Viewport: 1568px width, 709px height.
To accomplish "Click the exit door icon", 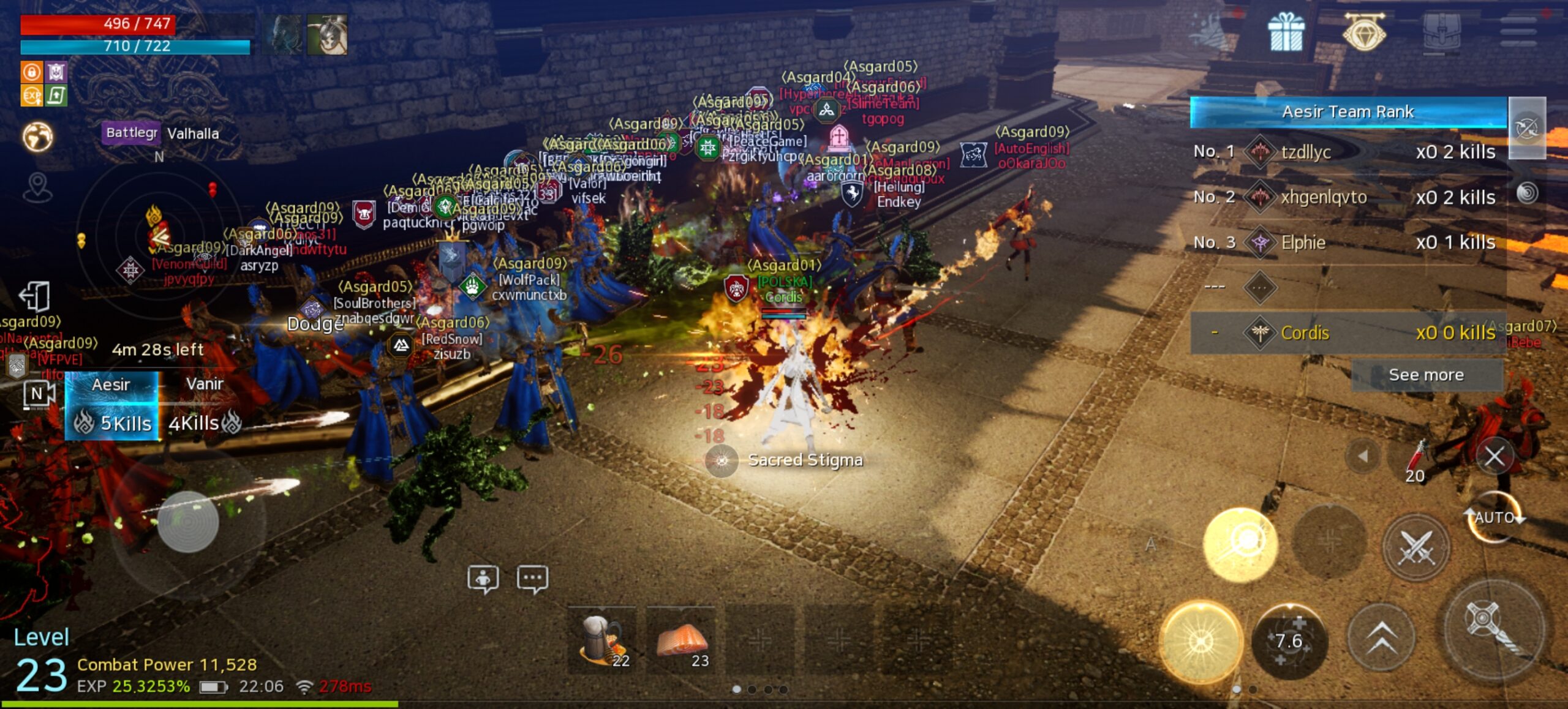I will point(34,297).
